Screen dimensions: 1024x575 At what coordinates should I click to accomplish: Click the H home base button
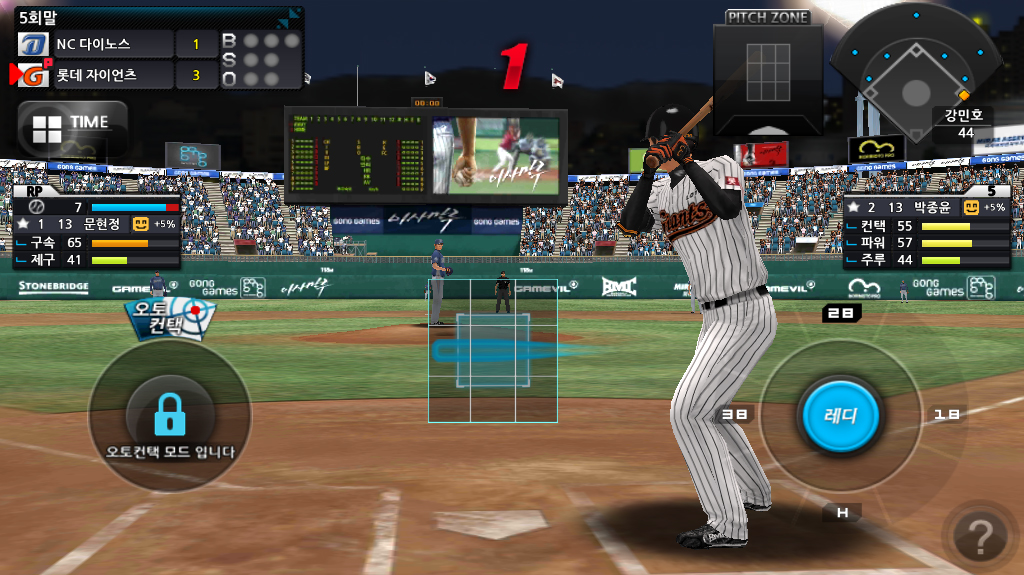[x=842, y=513]
